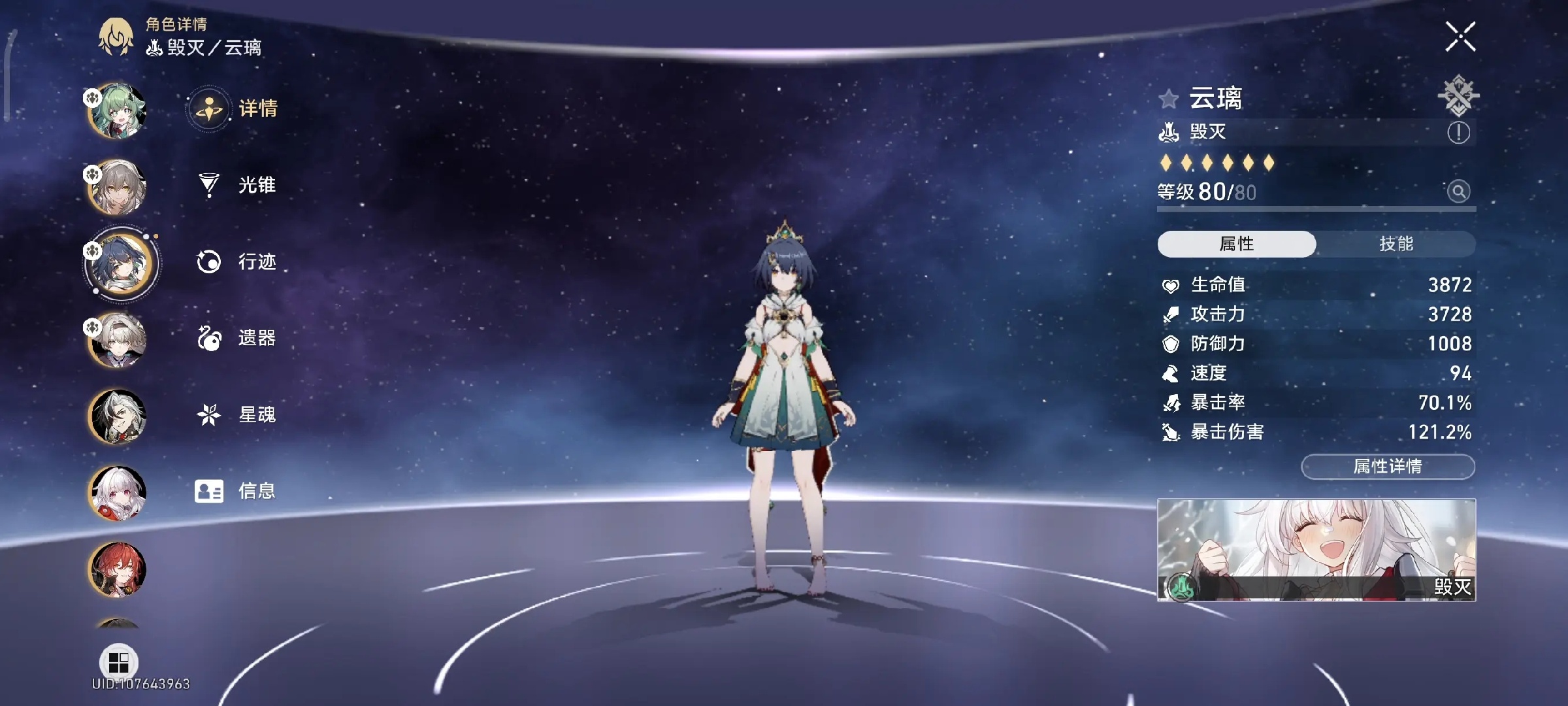
Task: Open the 属性详情 attribute details button
Action: click(x=1388, y=467)
